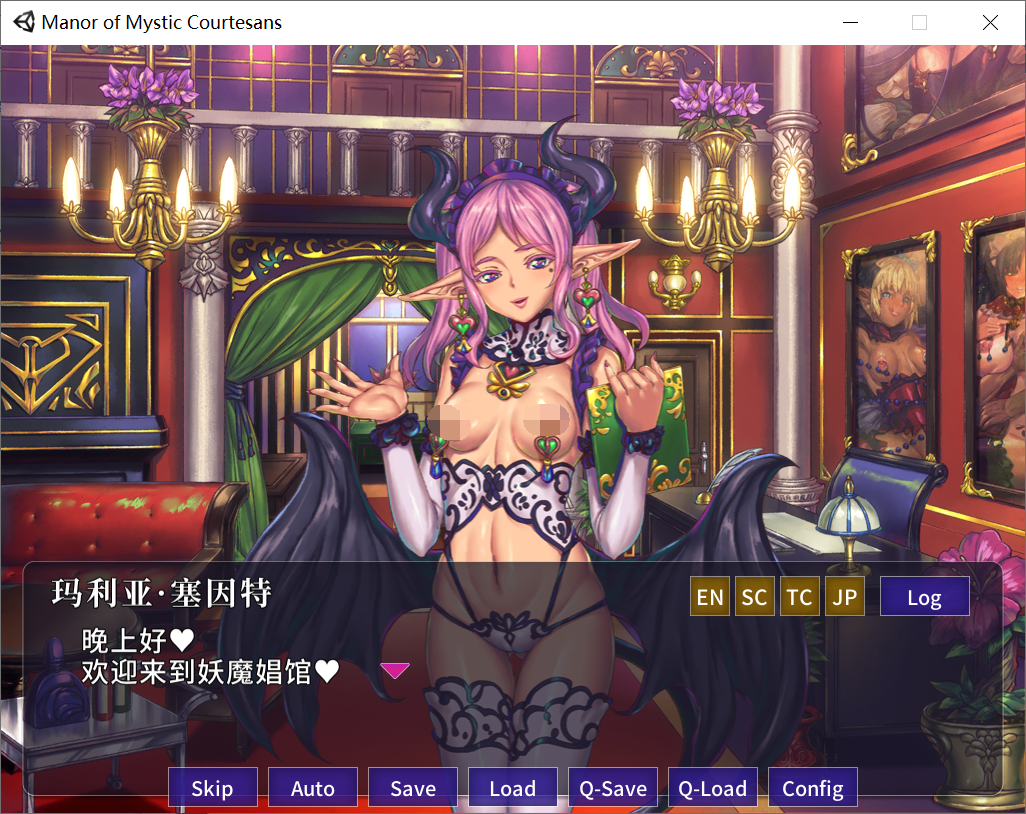Perform a quick save with Q-Save
Image resolution: width=1026 pixels, height=814 pixels.
pos(612,788)
